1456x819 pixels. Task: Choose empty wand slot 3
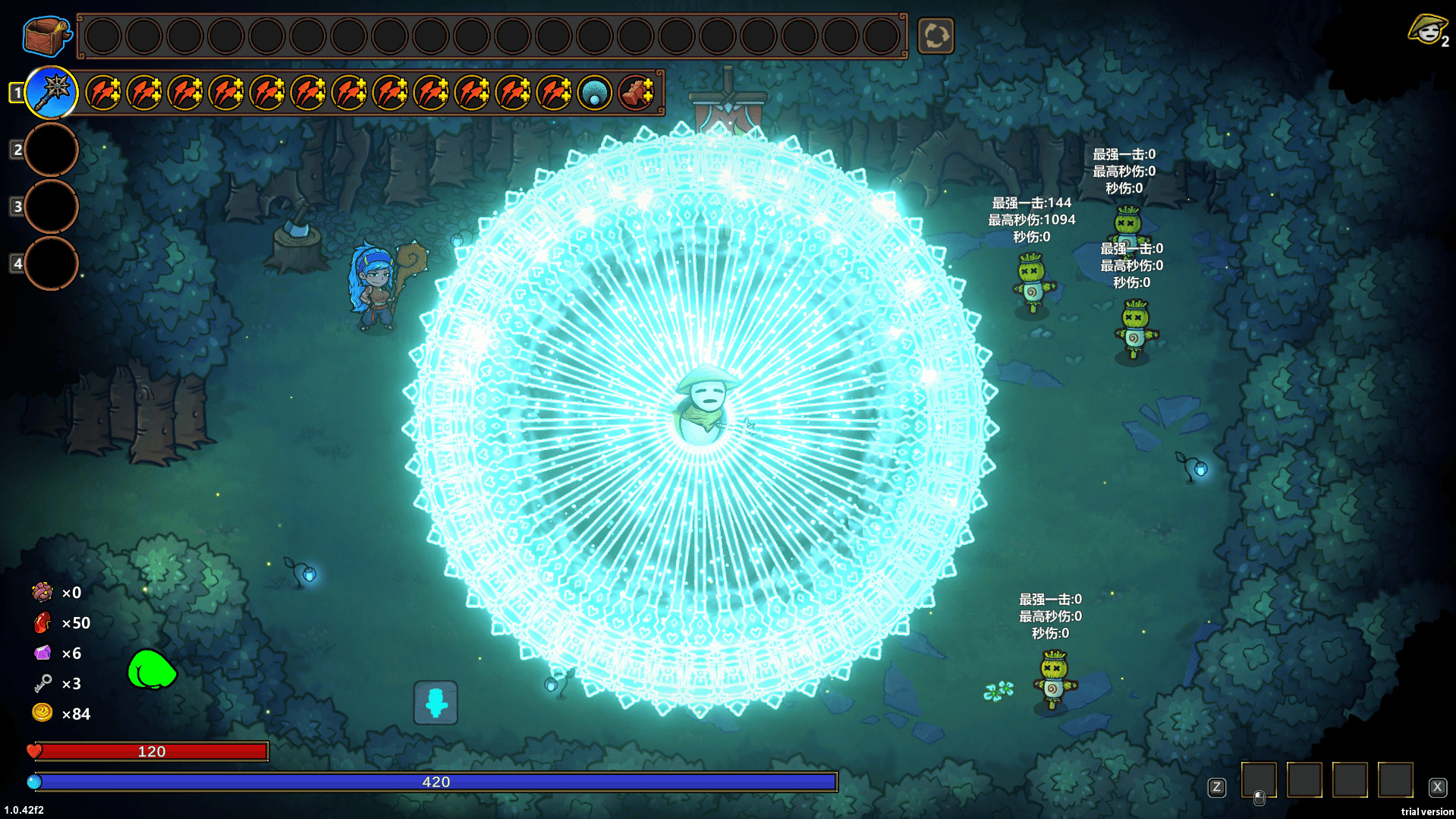[x=52, y=206]
